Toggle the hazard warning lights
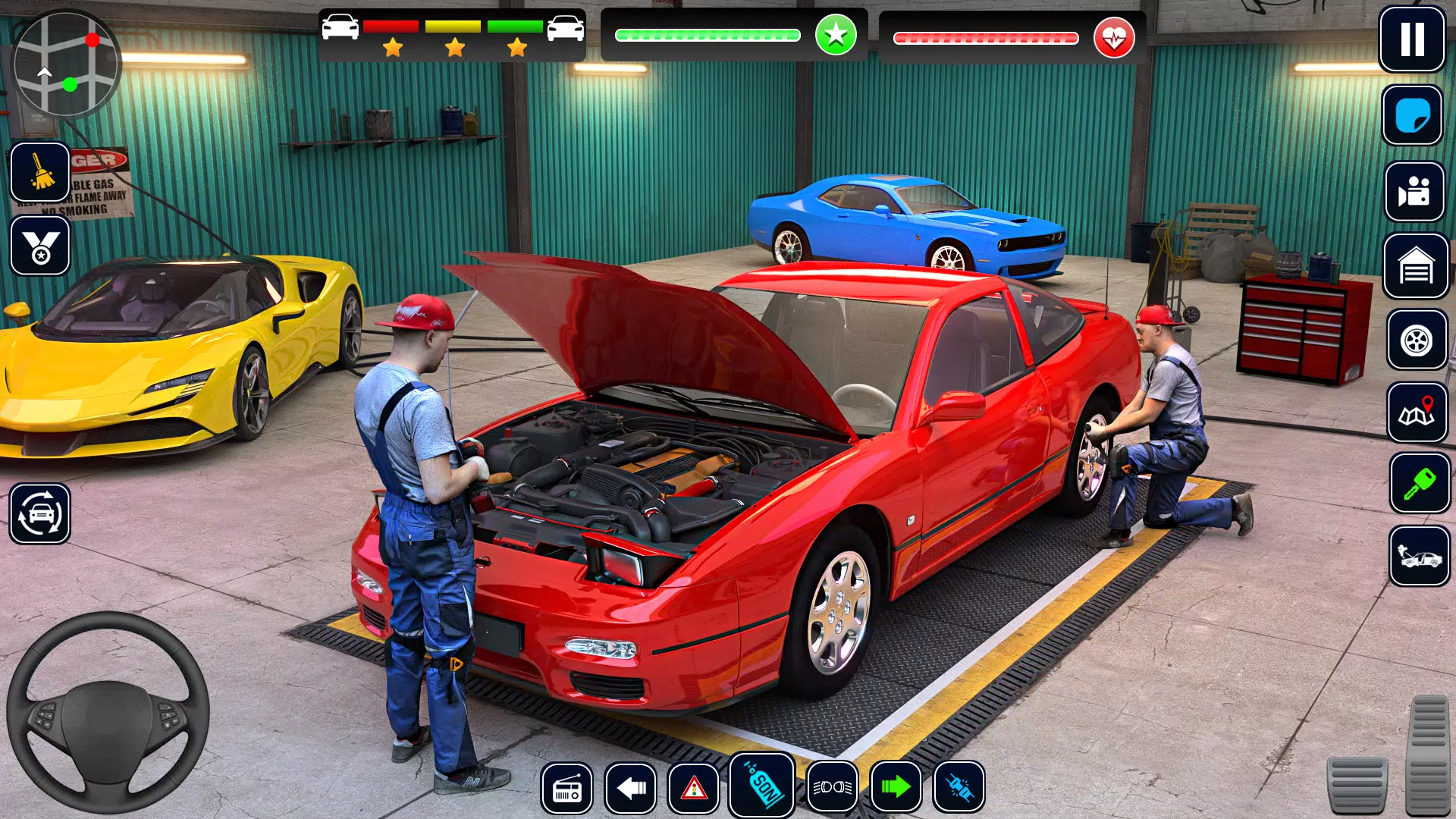Image resolution: width=1456 pixels, height=819 pixels. 694,788
